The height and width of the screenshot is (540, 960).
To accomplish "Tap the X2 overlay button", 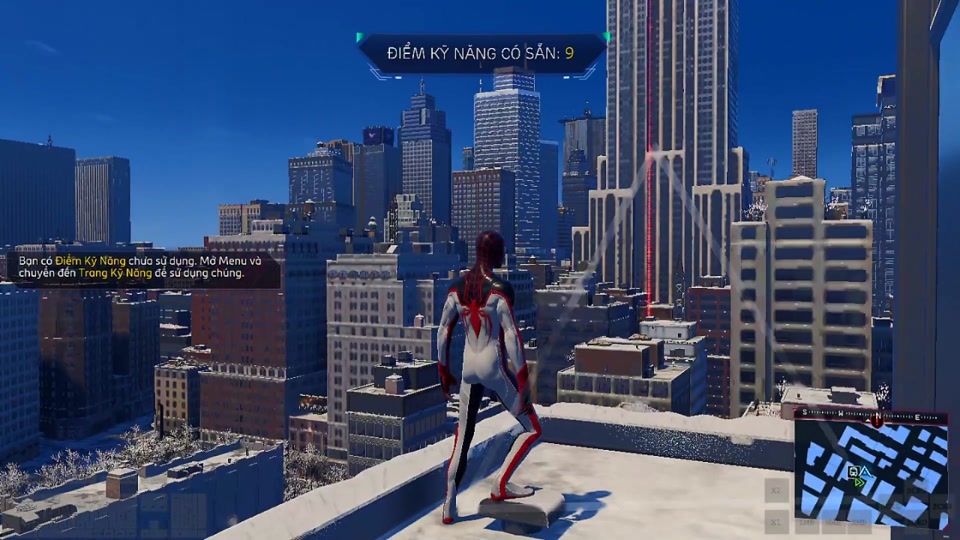I will click(777, 490).
